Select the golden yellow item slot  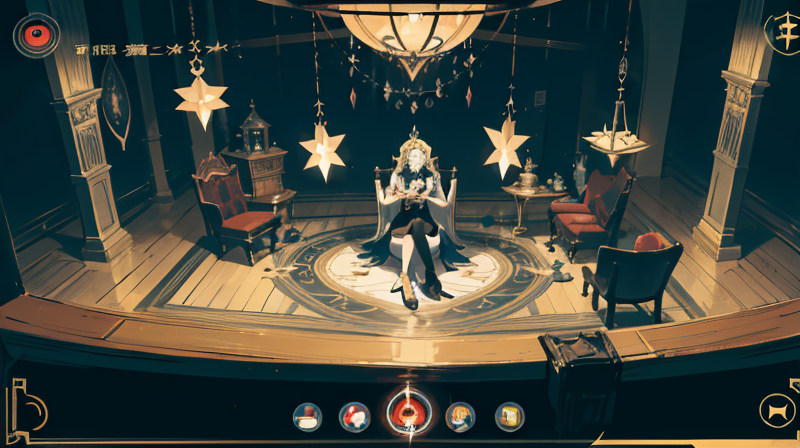509,415
